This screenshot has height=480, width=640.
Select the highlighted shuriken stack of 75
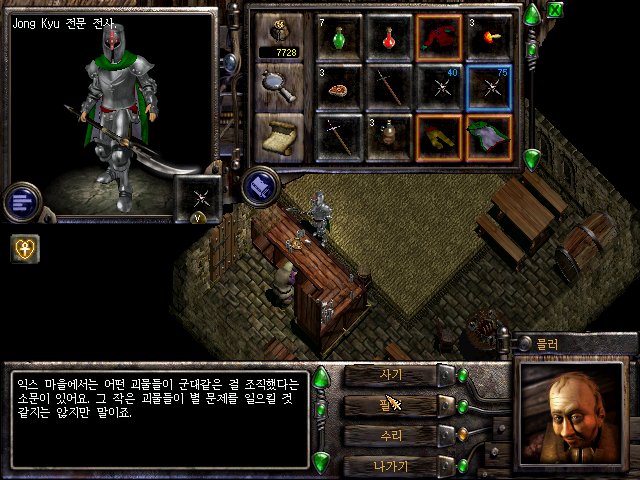489,88
